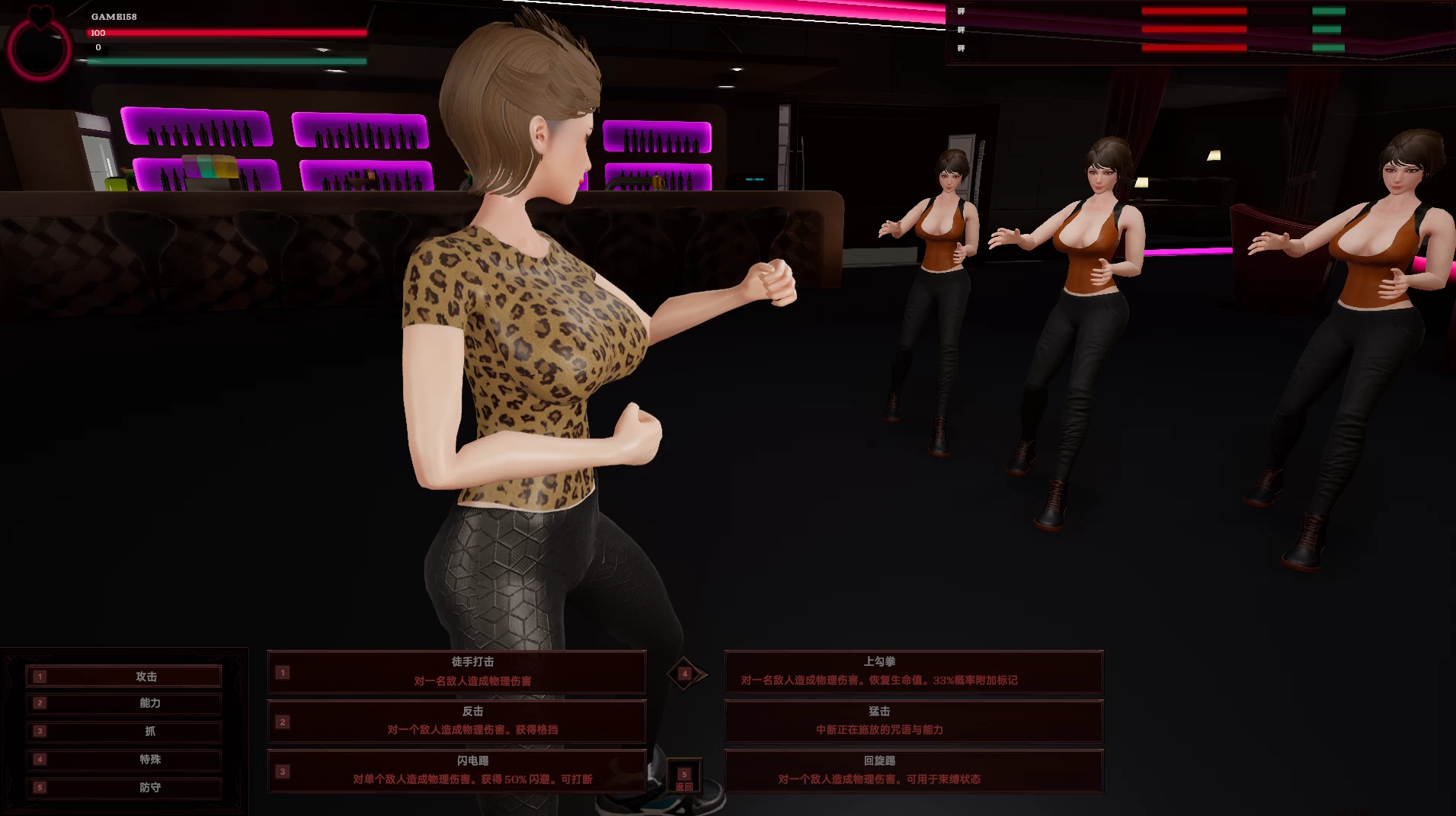Click the third enemy status icon in top-right list
This screenshot has height=816, width=1456.
click(961, 49)
